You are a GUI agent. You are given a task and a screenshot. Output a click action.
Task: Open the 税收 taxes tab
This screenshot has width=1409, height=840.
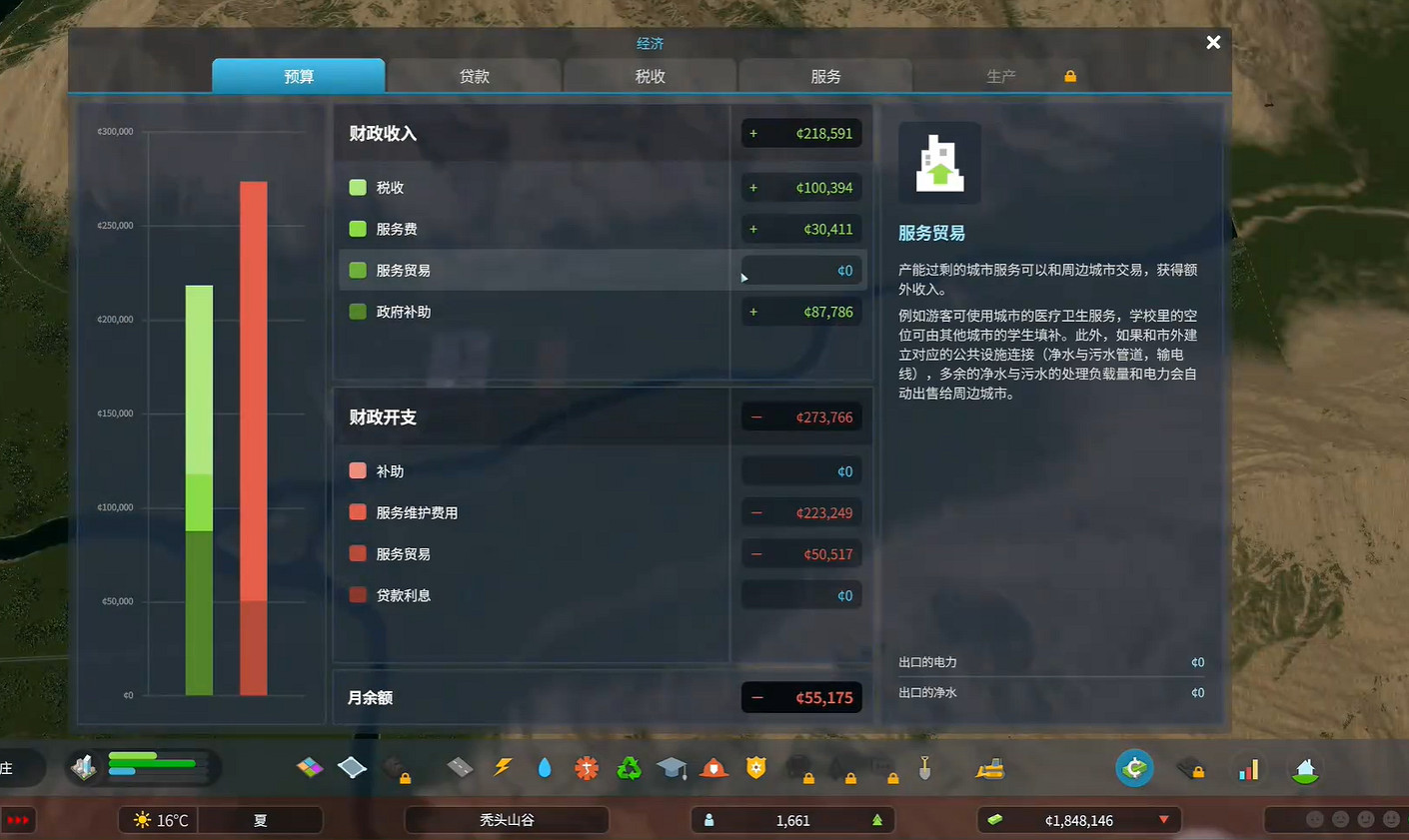click(x=649, y=75)
